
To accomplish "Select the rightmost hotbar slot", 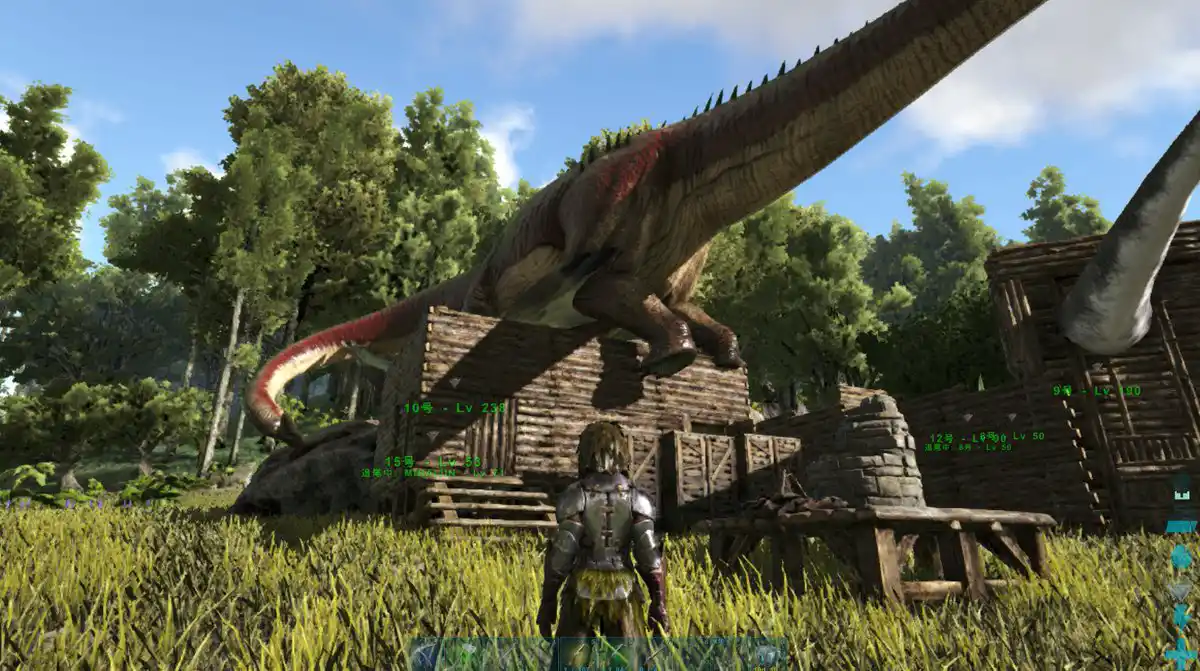I will pos(769,655).
